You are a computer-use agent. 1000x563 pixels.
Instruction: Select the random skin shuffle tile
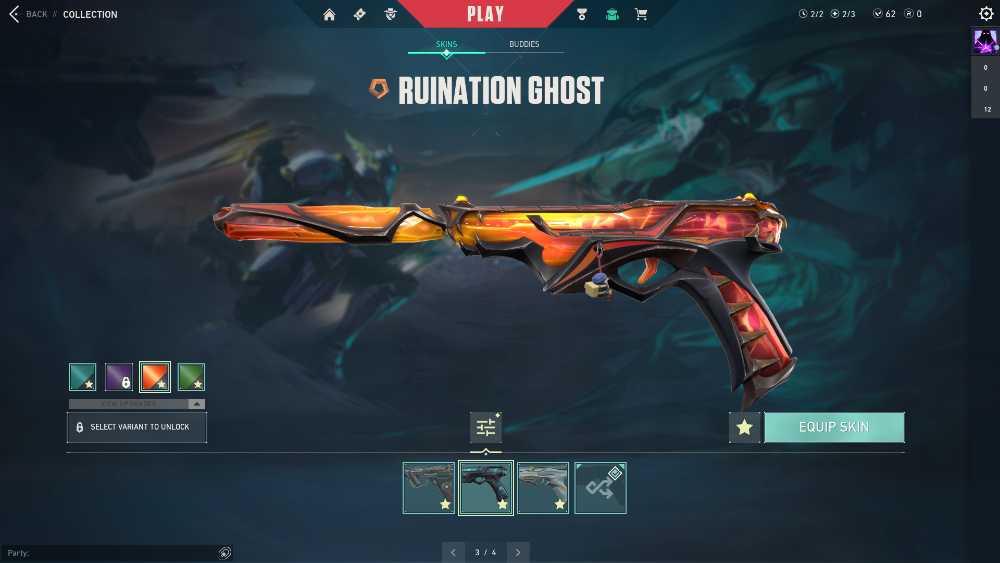coord(601,488)
